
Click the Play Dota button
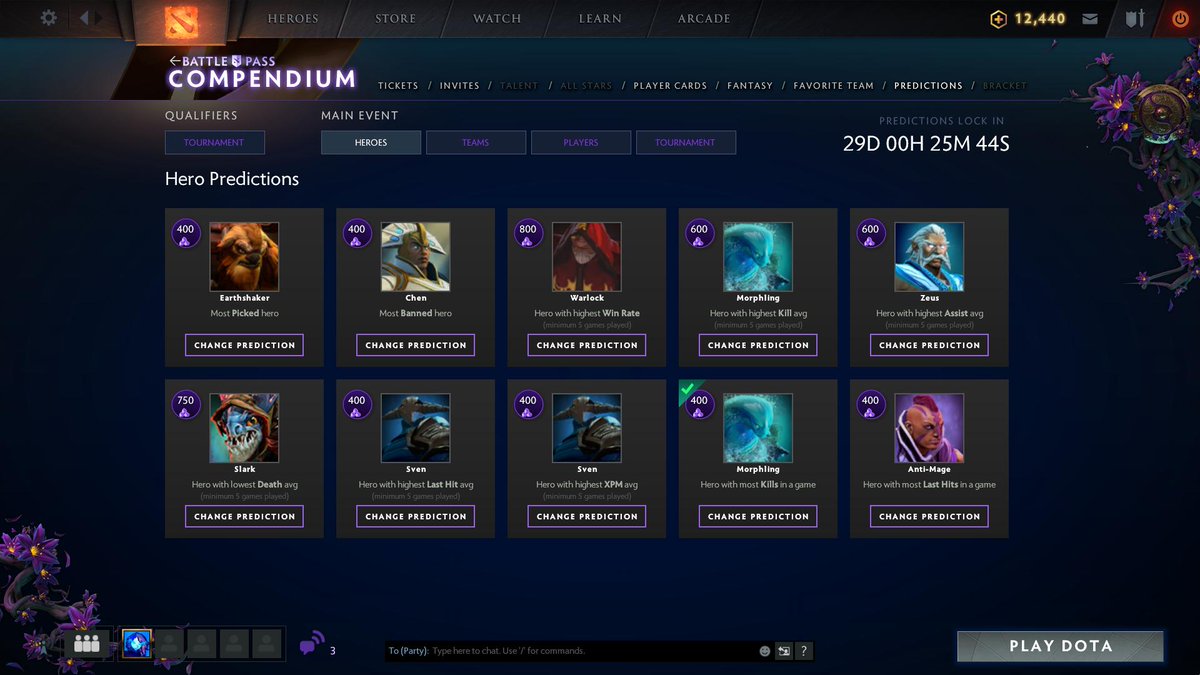coord(1060,646)
